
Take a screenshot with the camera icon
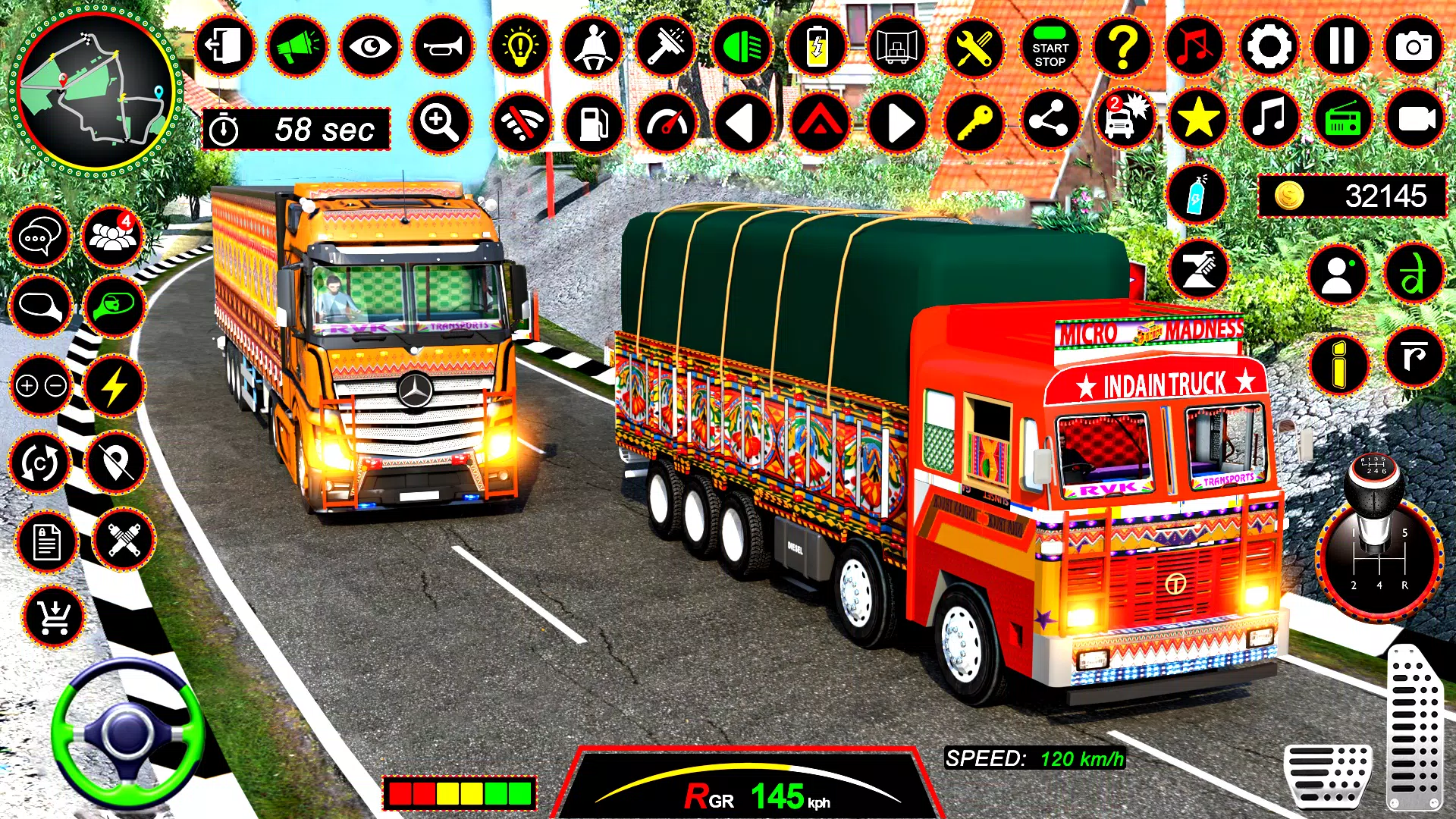1414,47
